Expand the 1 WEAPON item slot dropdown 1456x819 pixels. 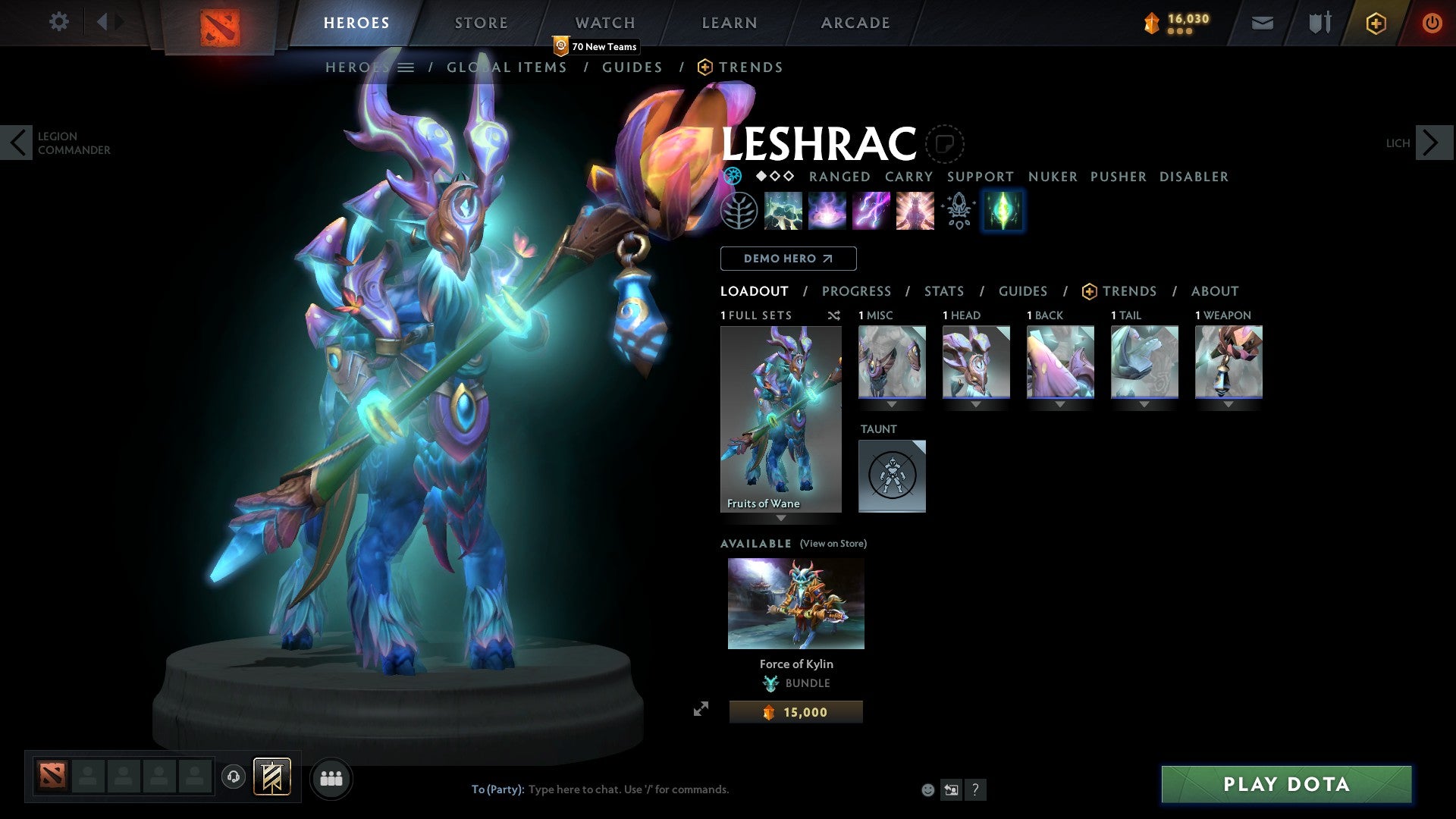(1228, 404)
